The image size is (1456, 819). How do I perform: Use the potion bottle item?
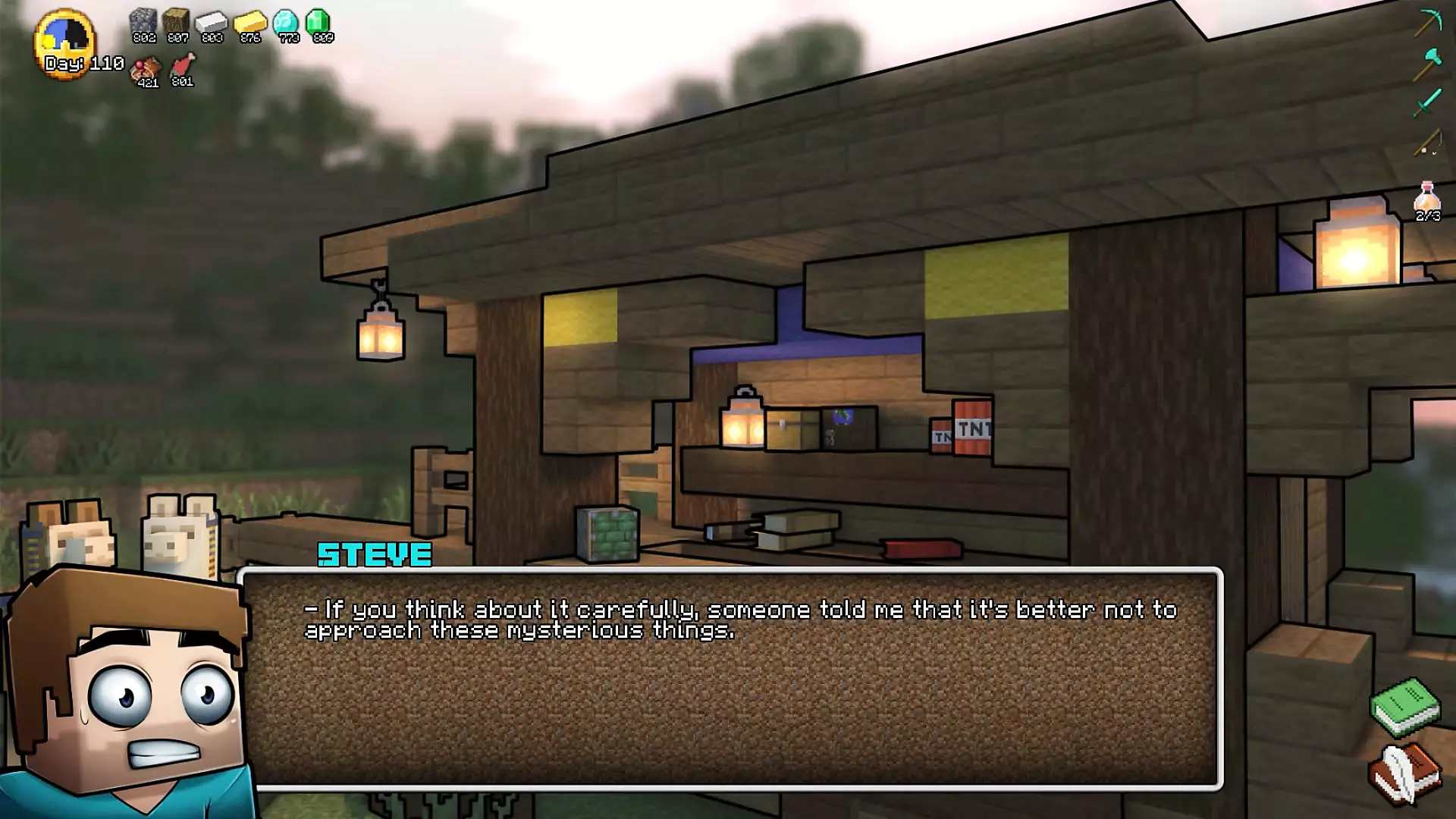(1427, 199)
